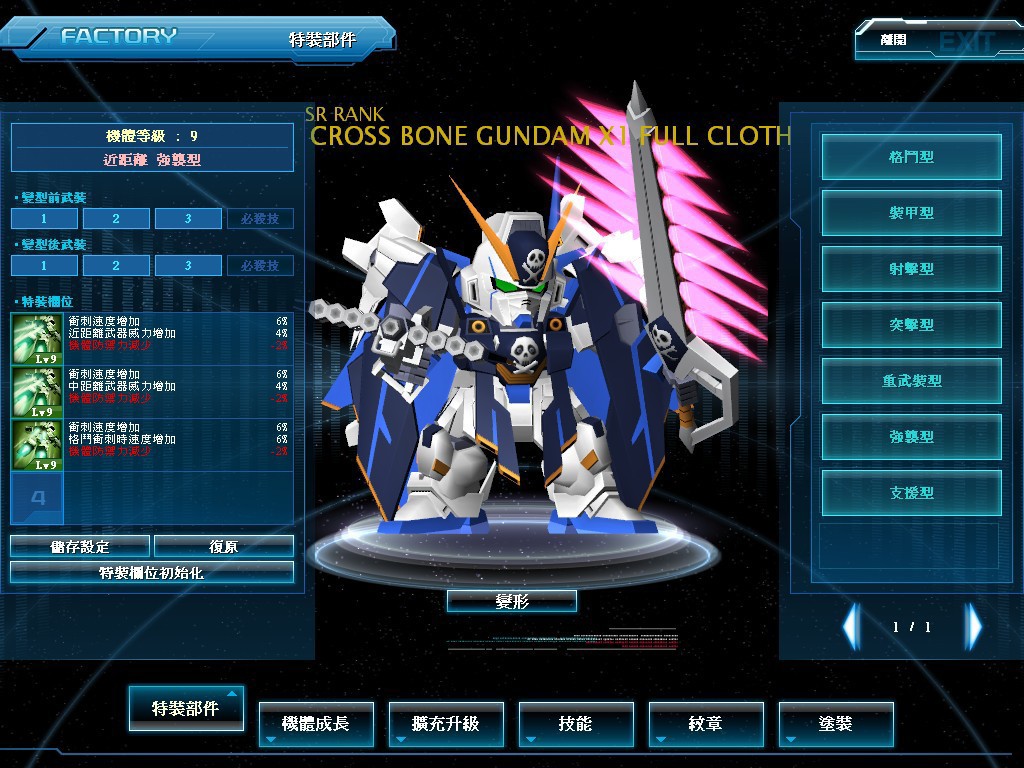Image resolution: width=1024 pixels, height=768 pixels.
Task: Select the 射擊型 part category
Action: tap(911, 269)
